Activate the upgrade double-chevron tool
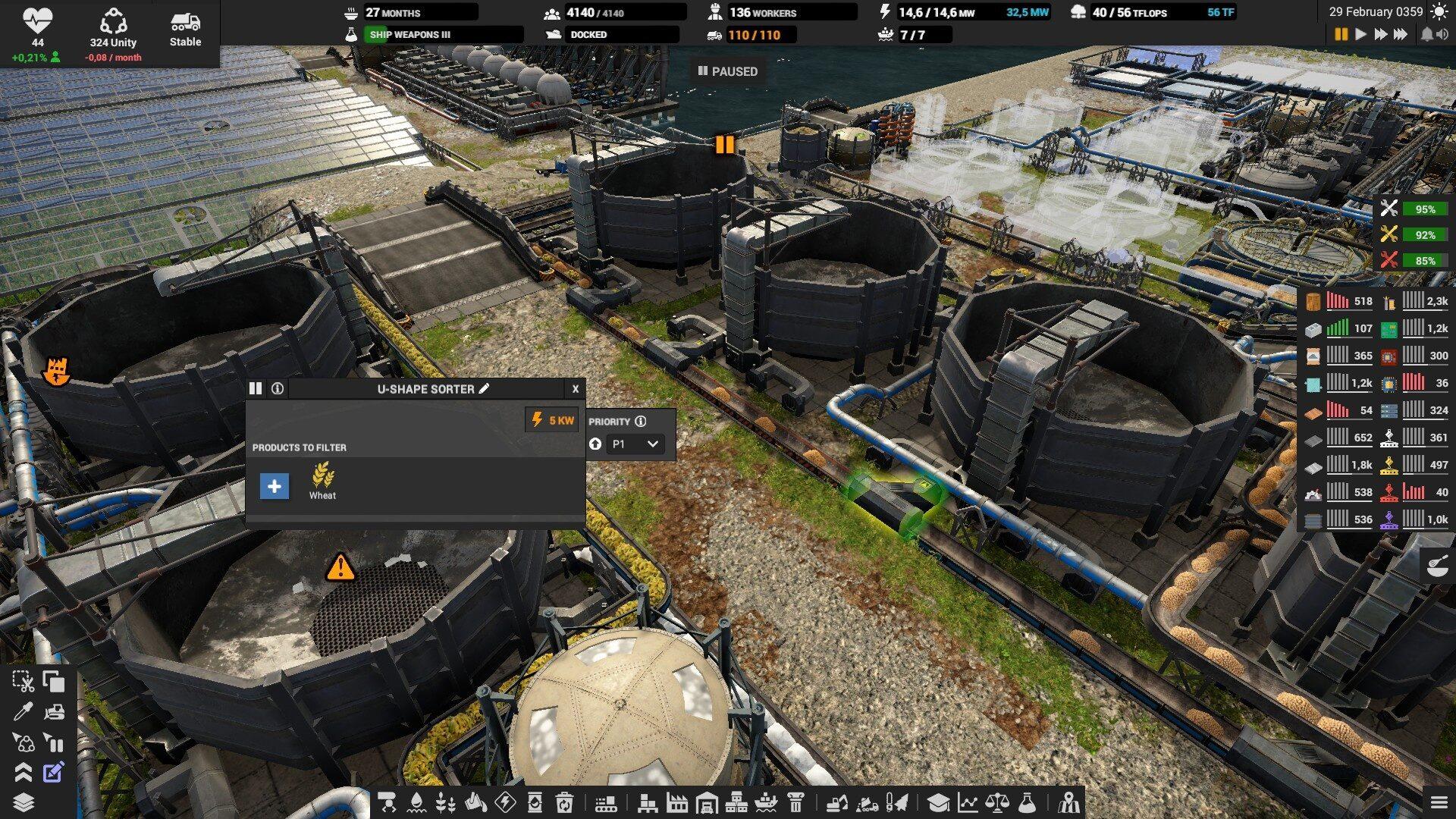This screenshot has height=819, width=1456. pyautogui.click(x=23, y=773)
